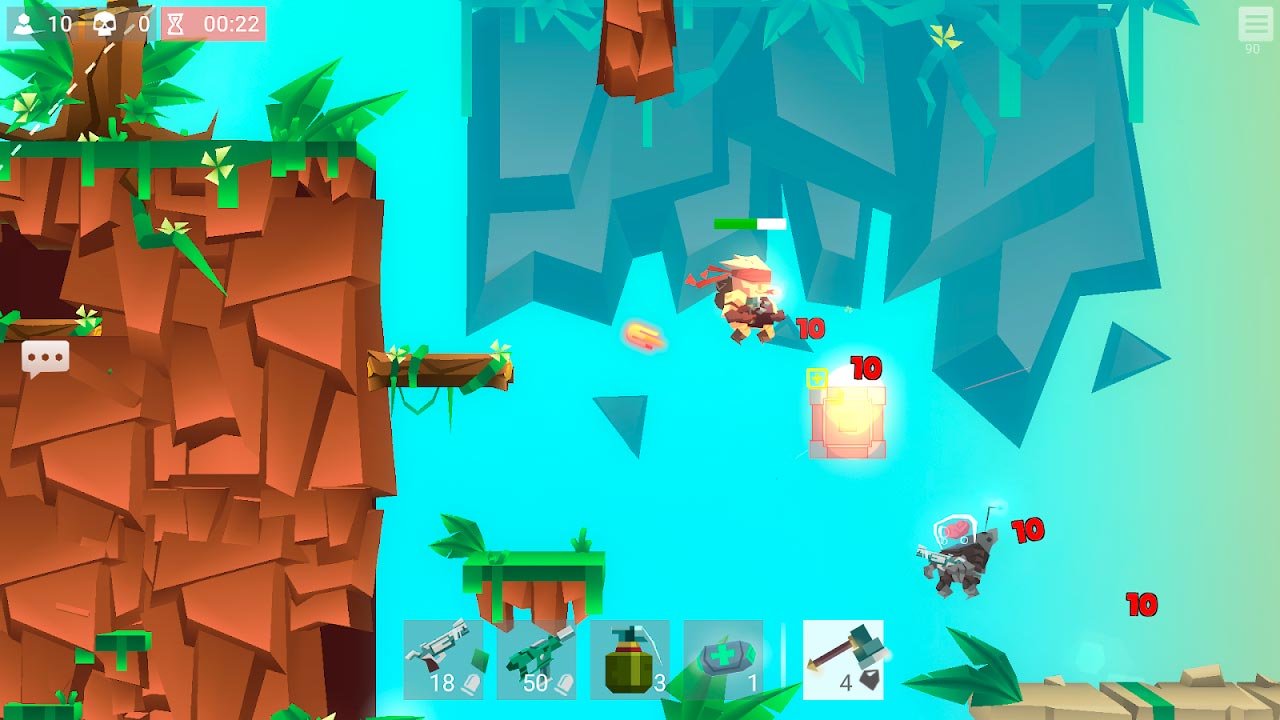This screenshot has width=1280, height=720.
Task: Equip the green rifle with 50 ammo
Action: click(x=537, y=659)
